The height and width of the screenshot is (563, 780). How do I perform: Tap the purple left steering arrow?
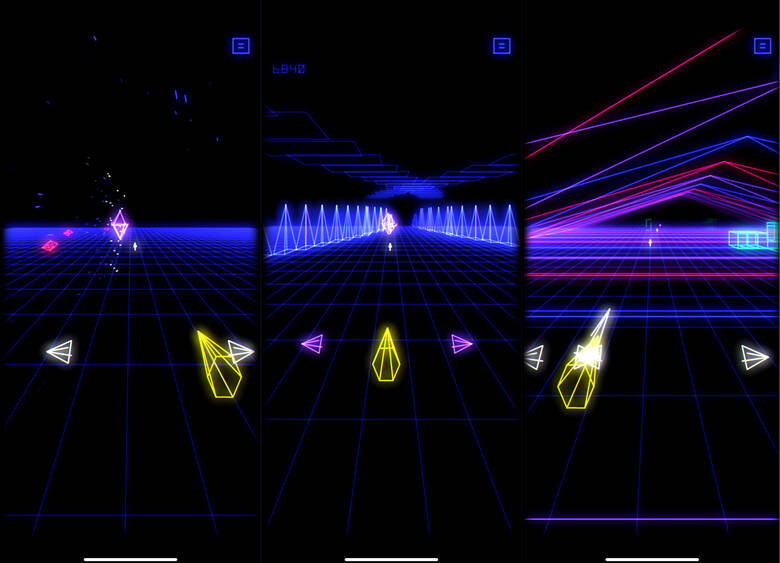pyautogui.click(x=312, y=344)
